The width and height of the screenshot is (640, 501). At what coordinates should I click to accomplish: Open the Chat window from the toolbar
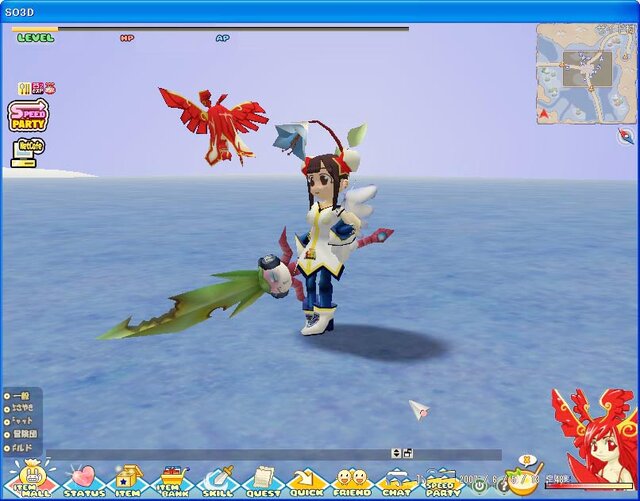pyautogui.click(x=396, y=480)
